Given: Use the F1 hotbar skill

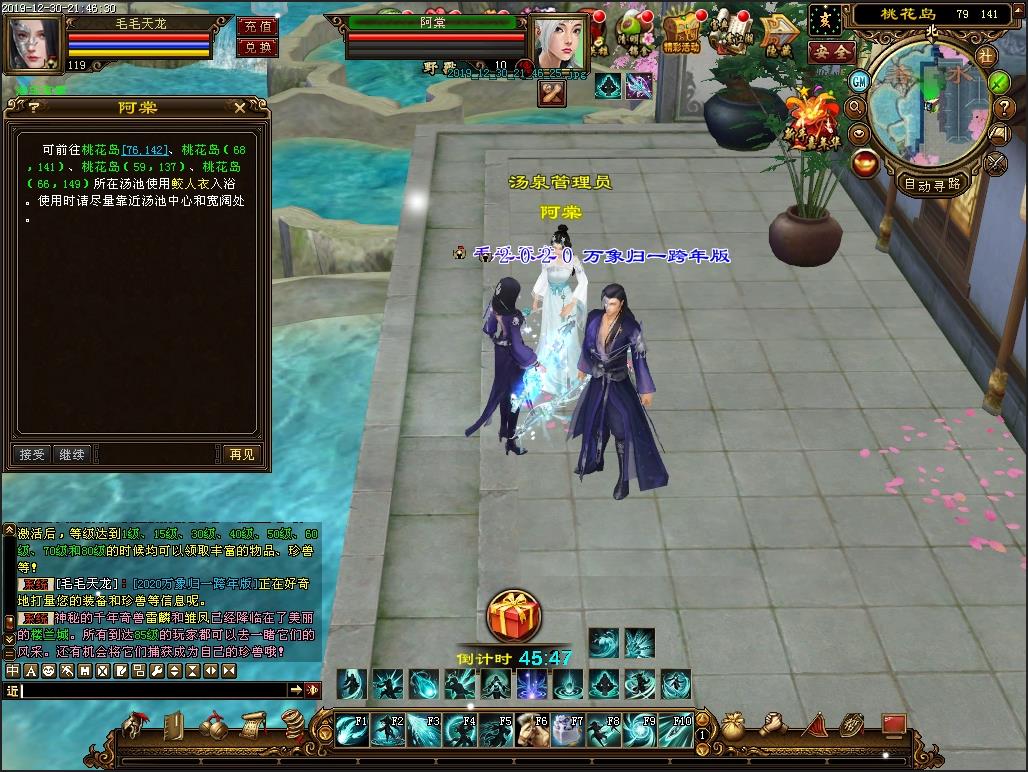Looking at the screenshot, I should (351, 730).
